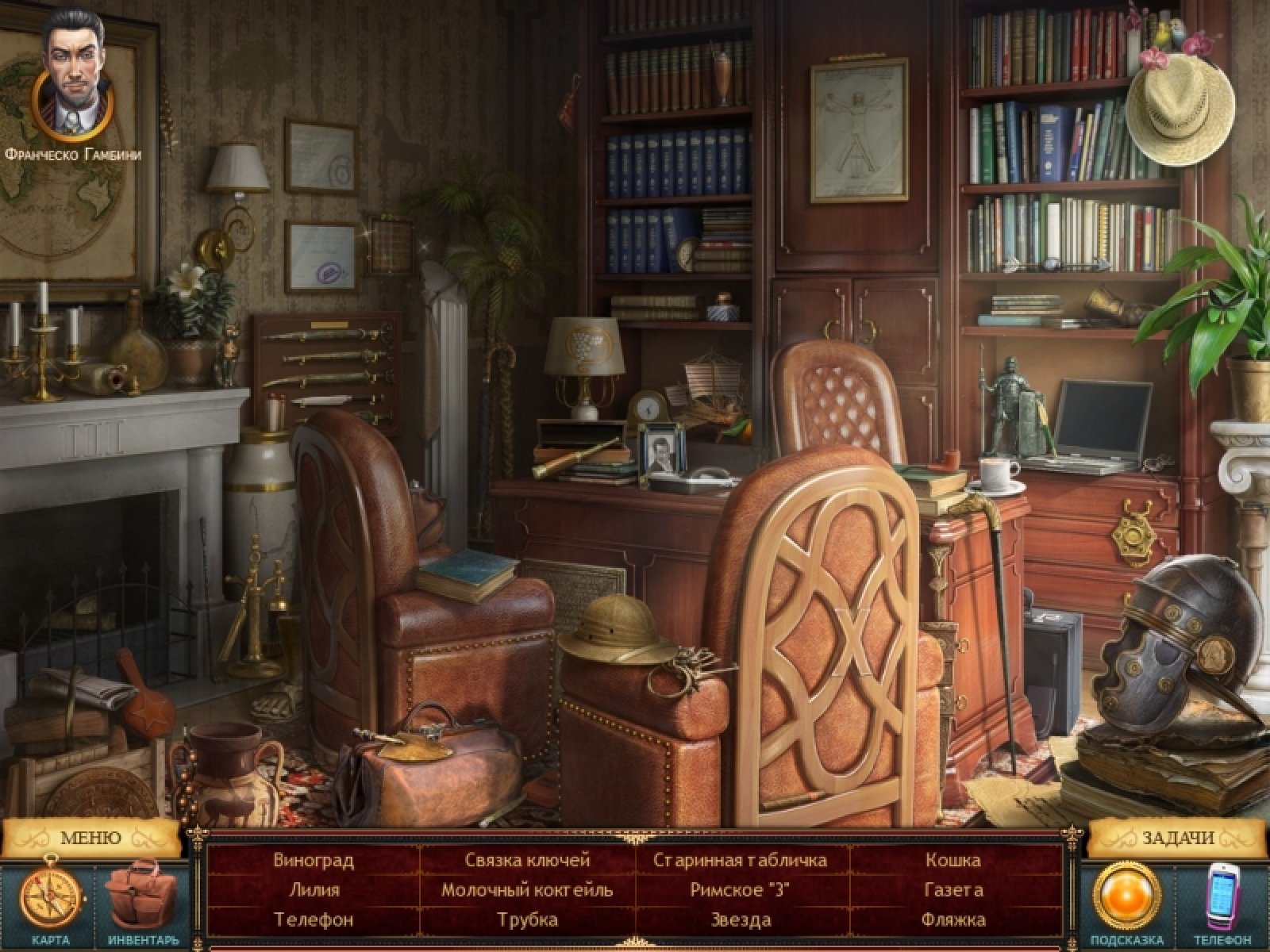Viewport: 1270px width, 952px height.
Task: Select the Звезда list entry
Action: click(x=741, y=920)
